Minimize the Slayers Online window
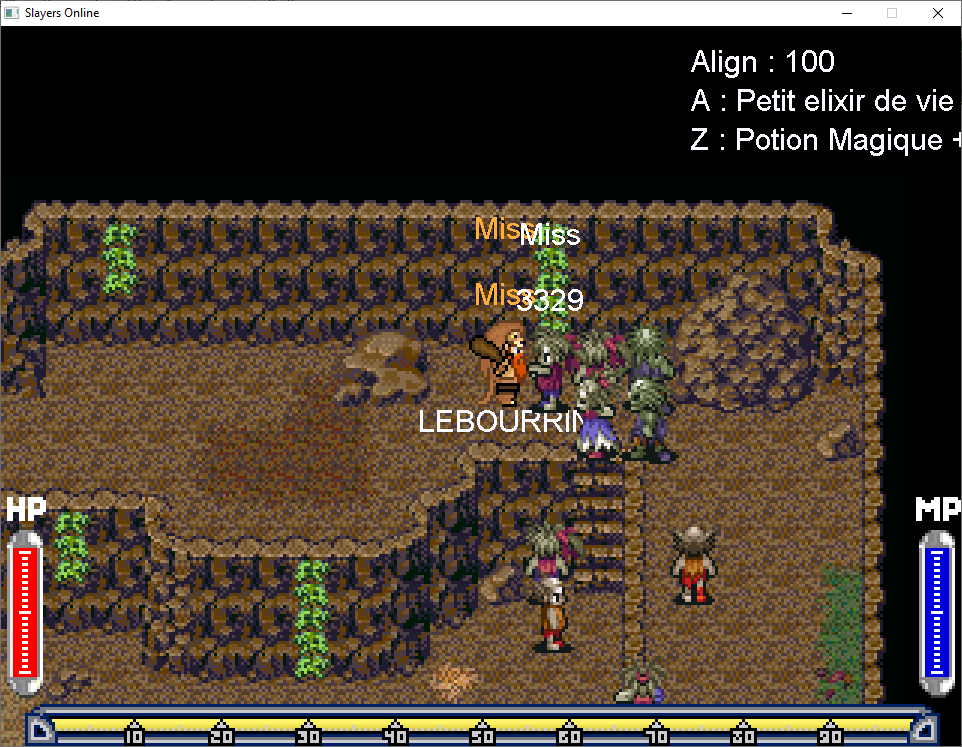 (846, 13)
